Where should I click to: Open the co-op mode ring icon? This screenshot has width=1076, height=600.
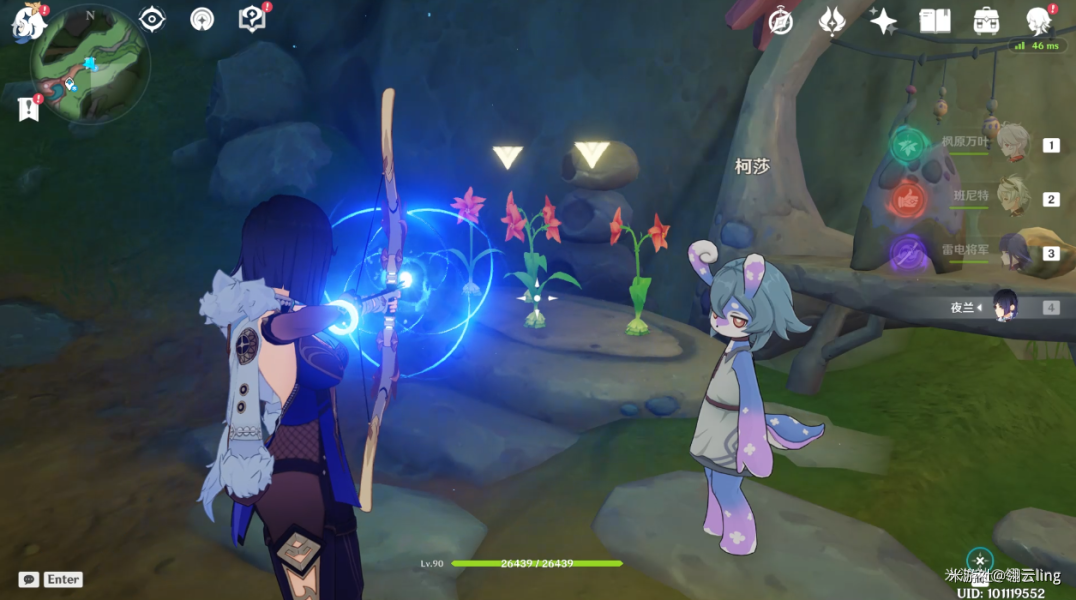202,19
